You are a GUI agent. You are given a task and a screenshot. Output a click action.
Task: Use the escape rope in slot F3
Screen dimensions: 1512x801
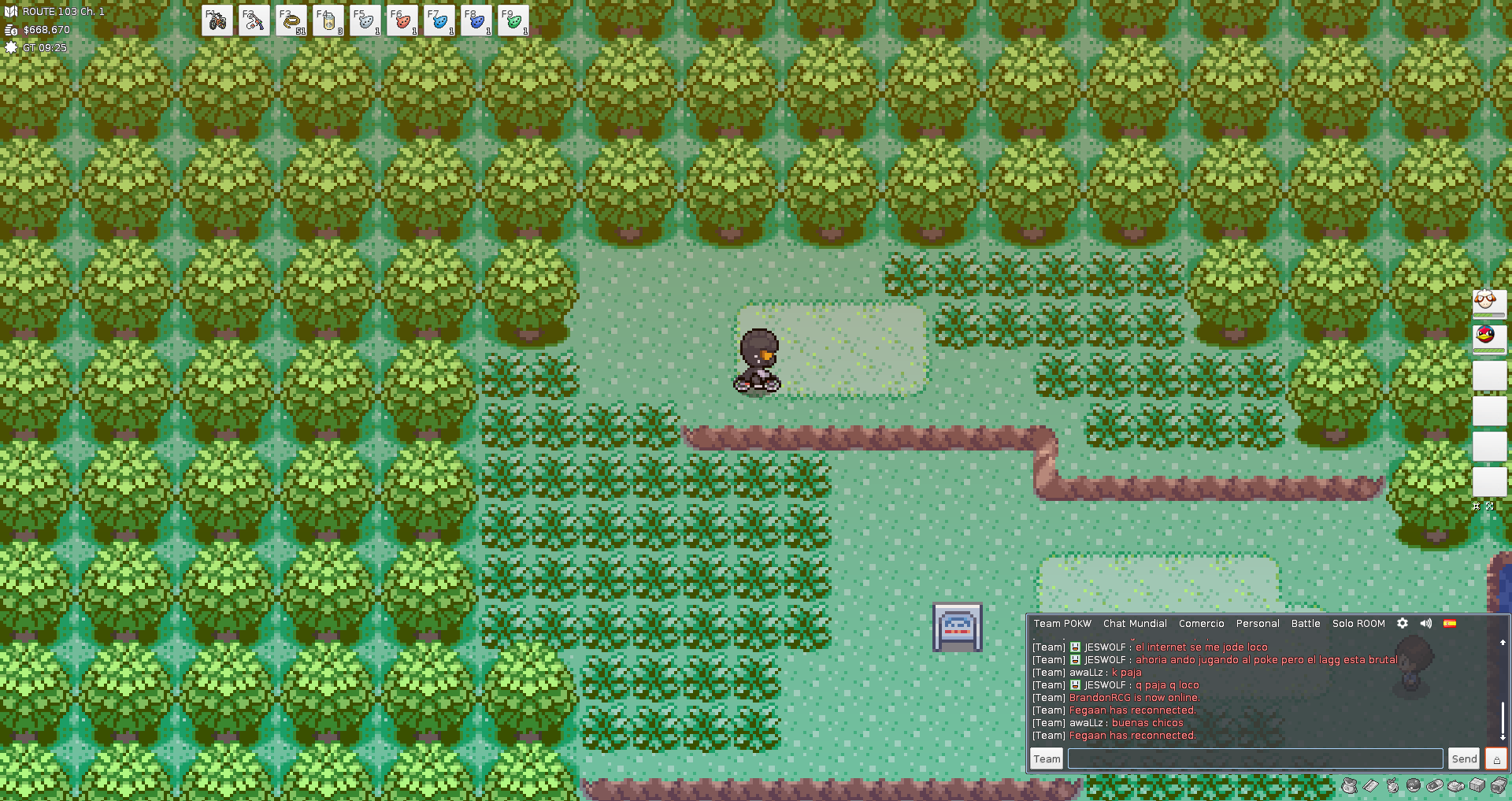click(291, 20)
